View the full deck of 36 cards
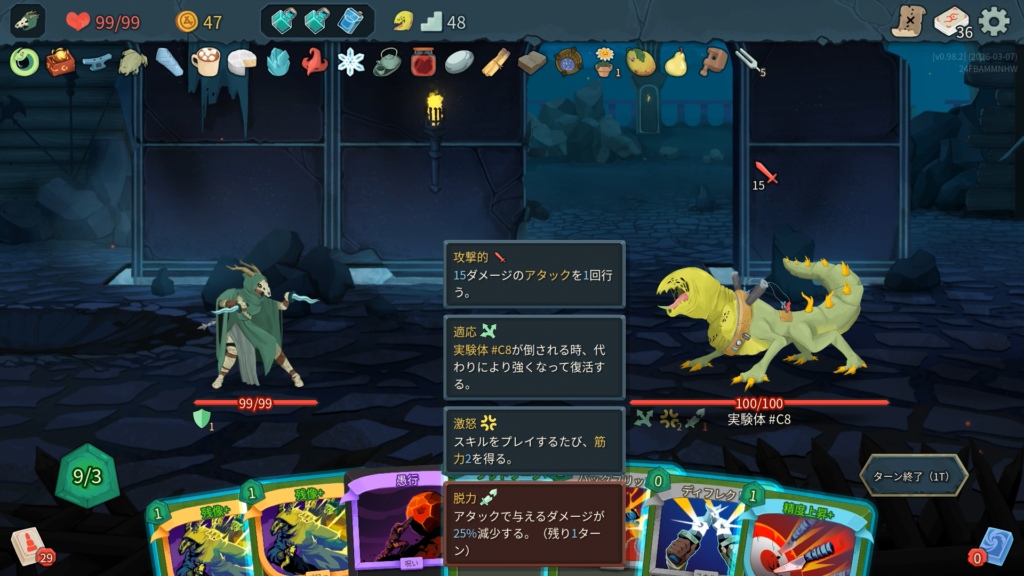Screen dimensions: 1024x576 (951, 21)
